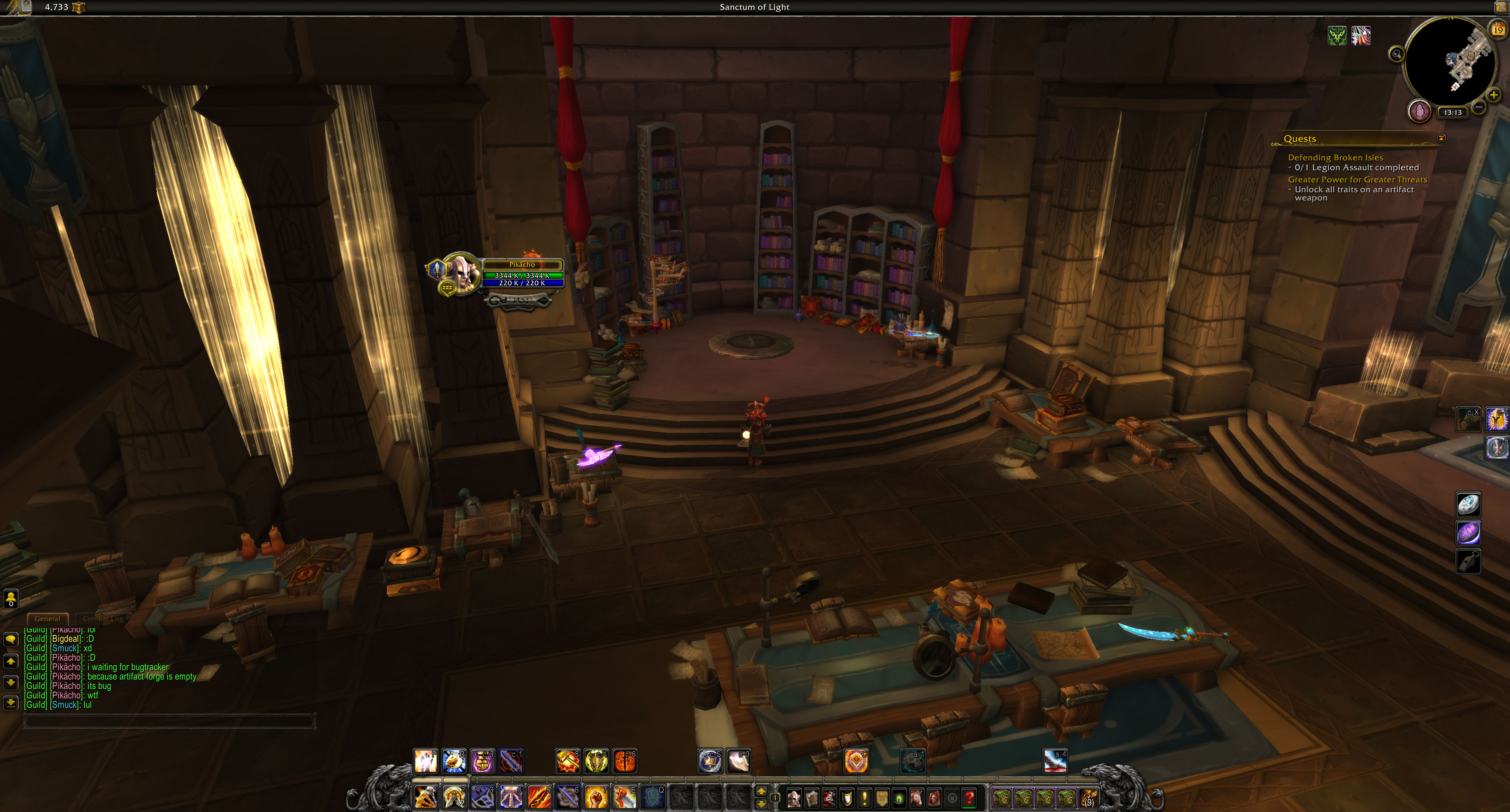Open the friends list social button

(11, 598)
